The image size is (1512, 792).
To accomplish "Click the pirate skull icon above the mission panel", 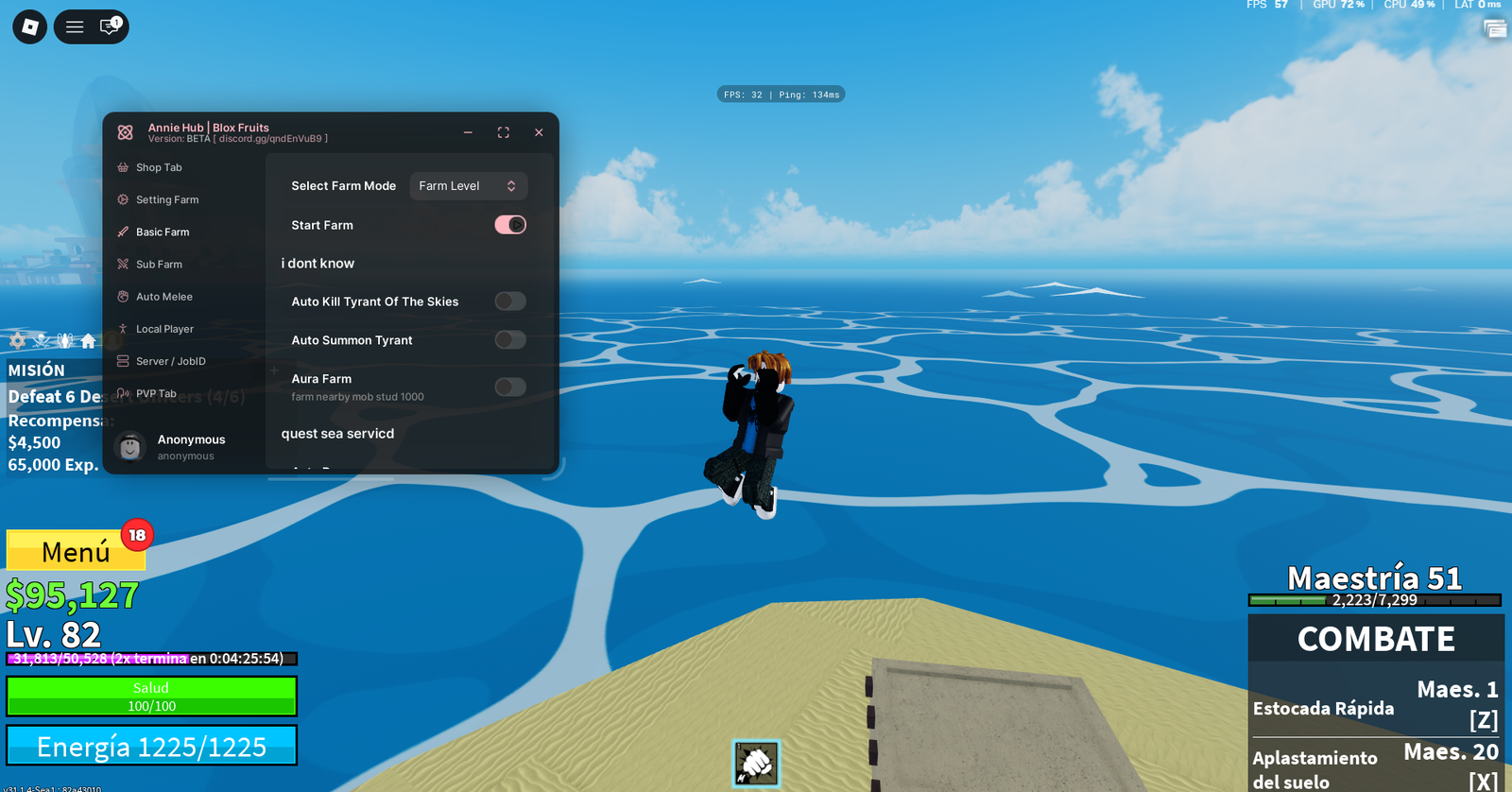I will pyautogui.click(x=41, y=340).
